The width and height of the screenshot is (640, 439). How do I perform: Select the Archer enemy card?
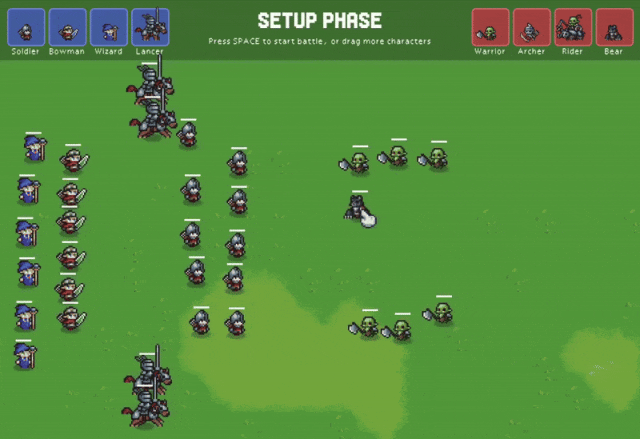point(532,27)
